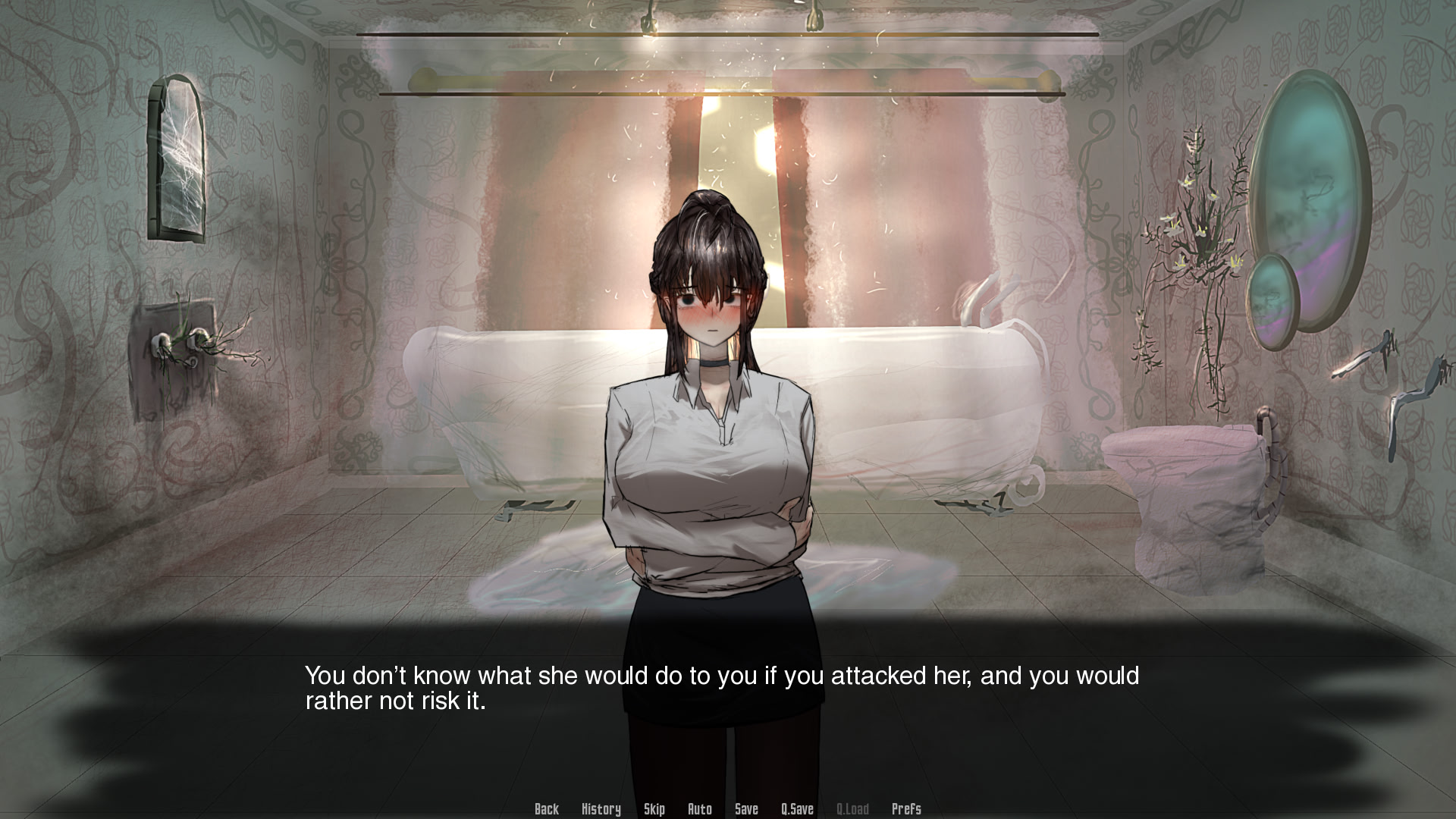Open the Prefs settings menu
The height and width of the screenshot is (819, 1456).
click(x=906, y=809)
